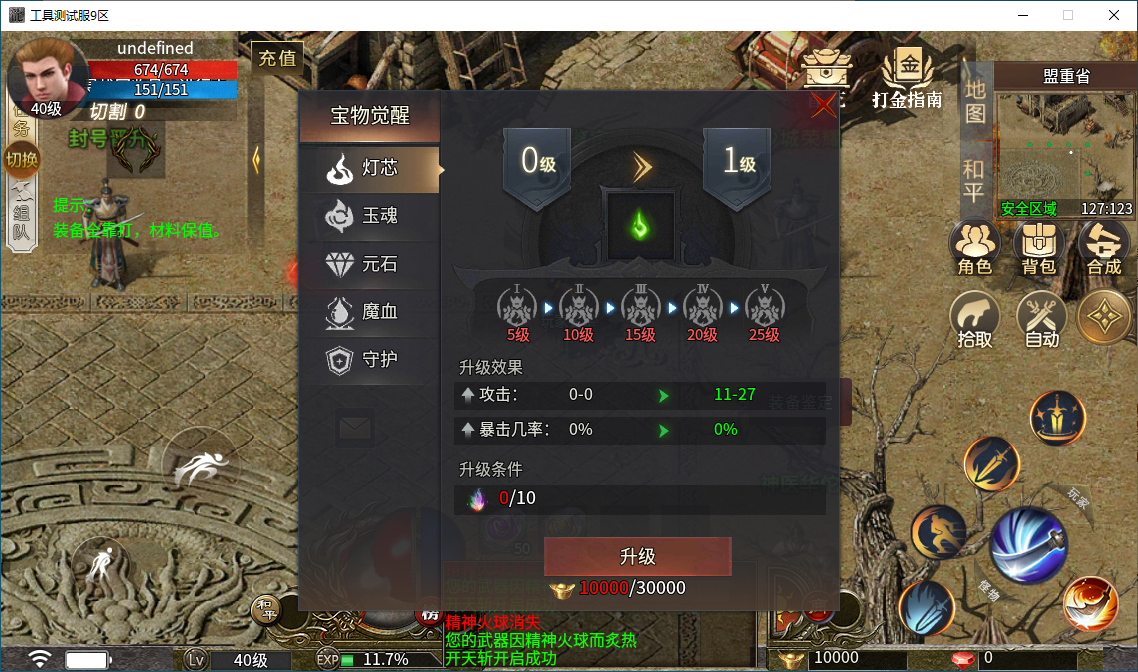1138x672 pixels.
Task: Open the 合成 crafting menu
Action: pos(1103,248)
